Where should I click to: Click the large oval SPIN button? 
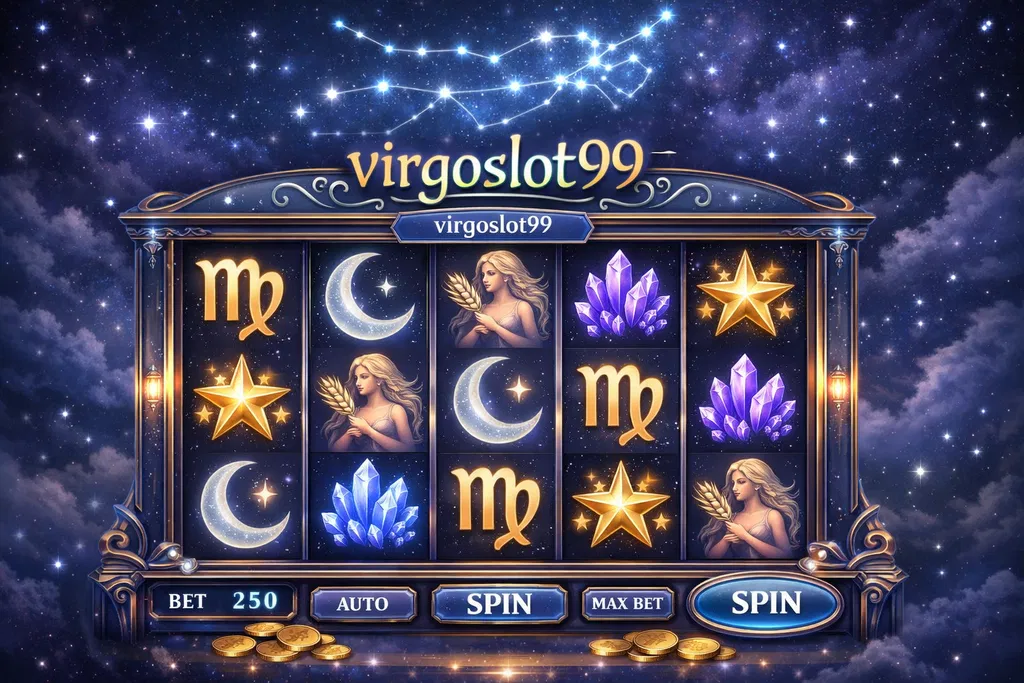click(x=766, y=603)
